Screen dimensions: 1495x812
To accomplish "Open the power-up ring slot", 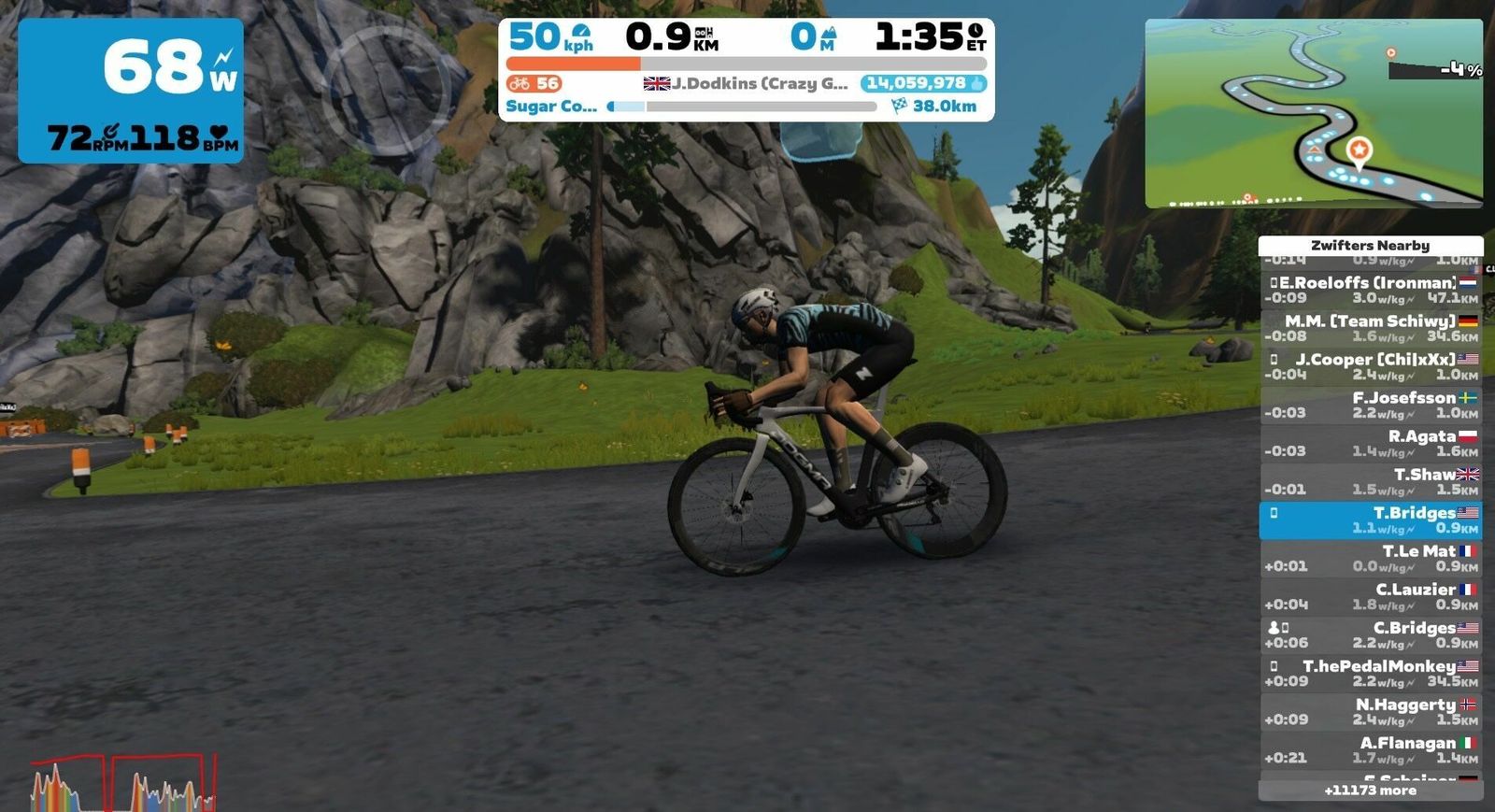I will point(385,90).
